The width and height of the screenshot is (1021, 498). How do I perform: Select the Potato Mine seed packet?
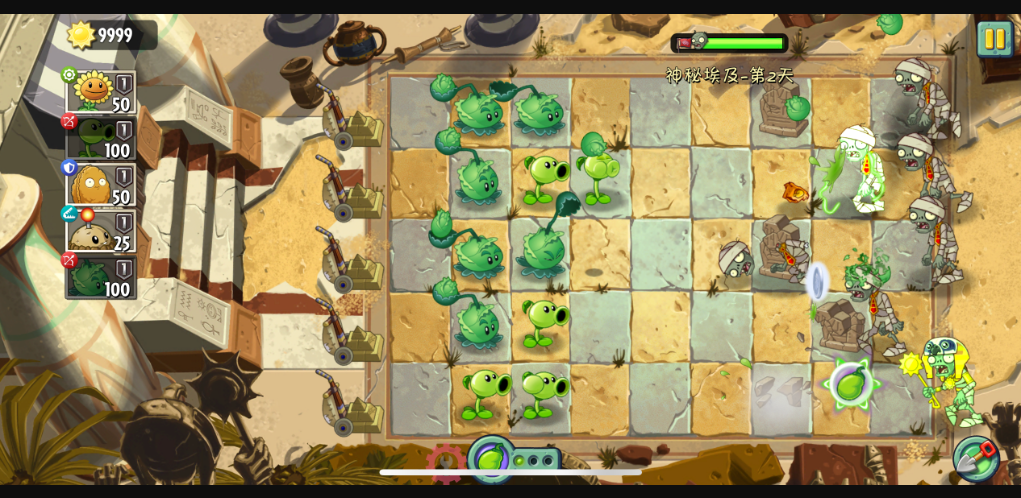pos(101,231)
